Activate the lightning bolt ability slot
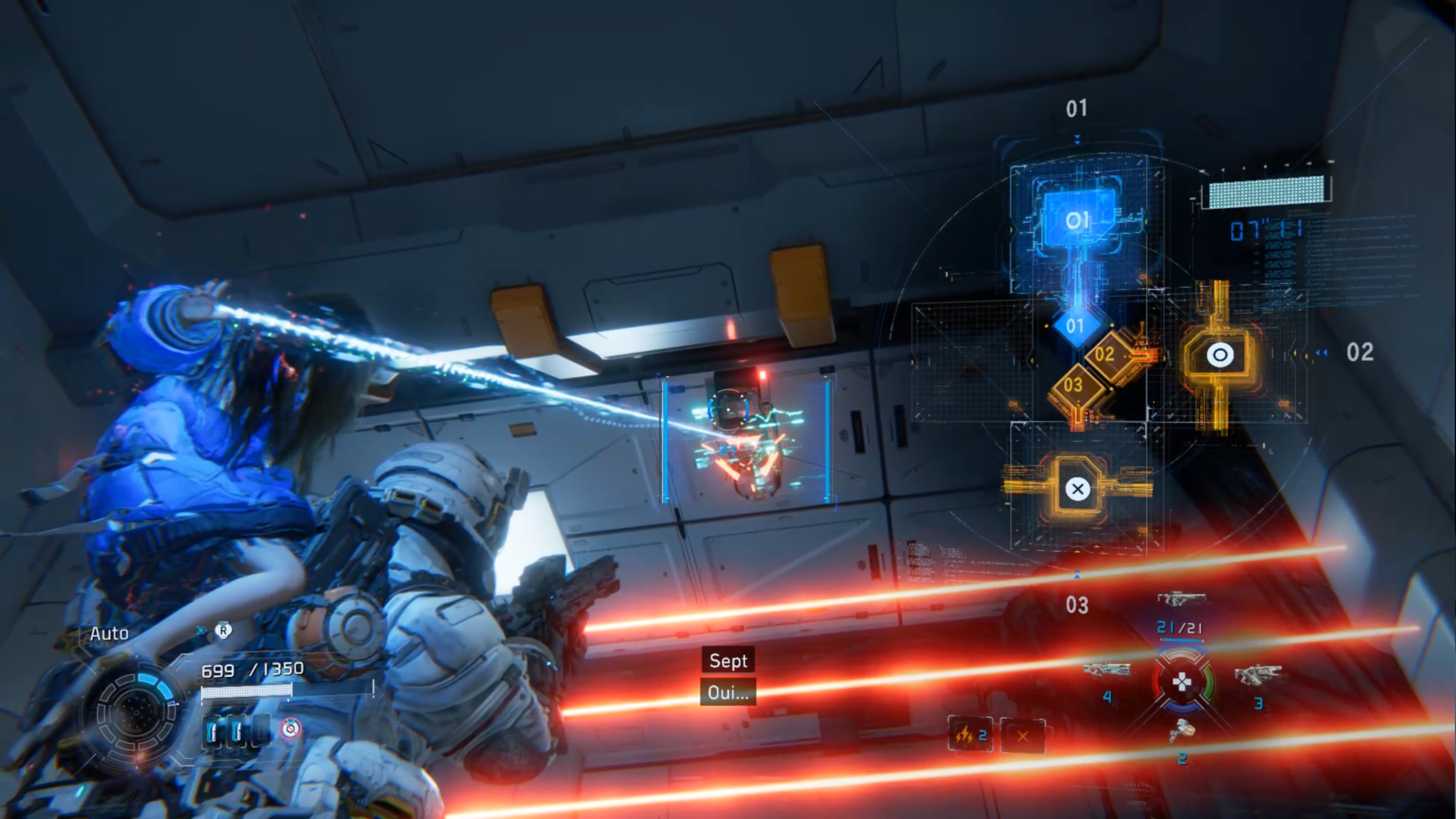This screenshot has width=1456, height=819. 970,736
